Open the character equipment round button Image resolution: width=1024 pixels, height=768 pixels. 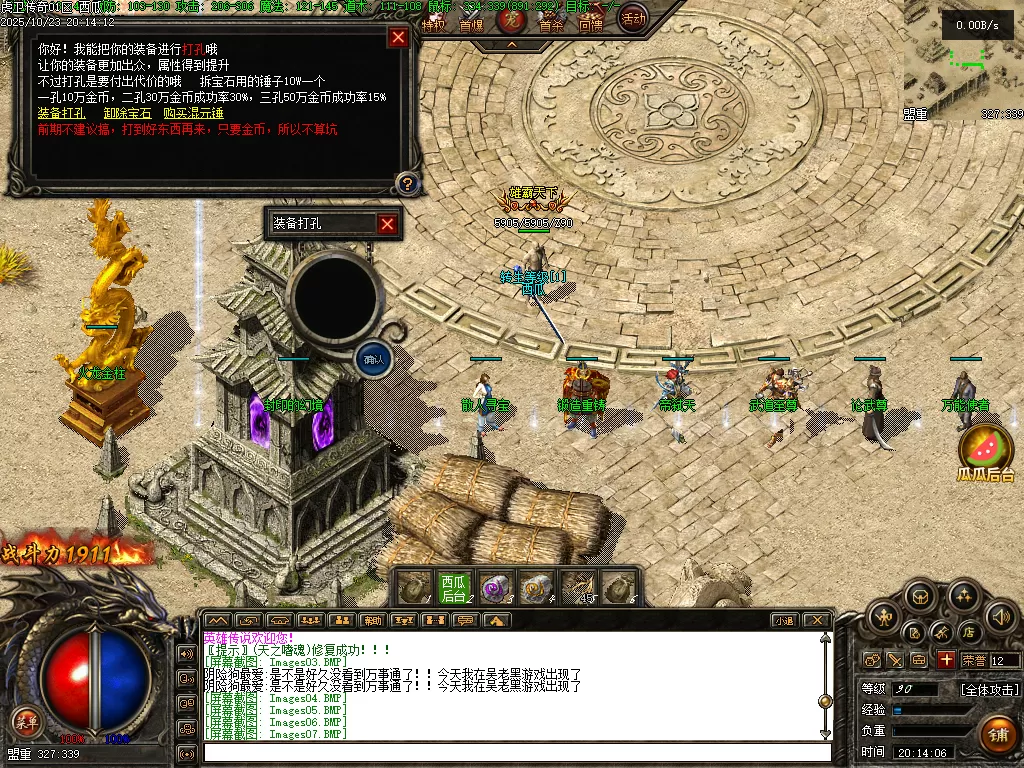(885, 615)
